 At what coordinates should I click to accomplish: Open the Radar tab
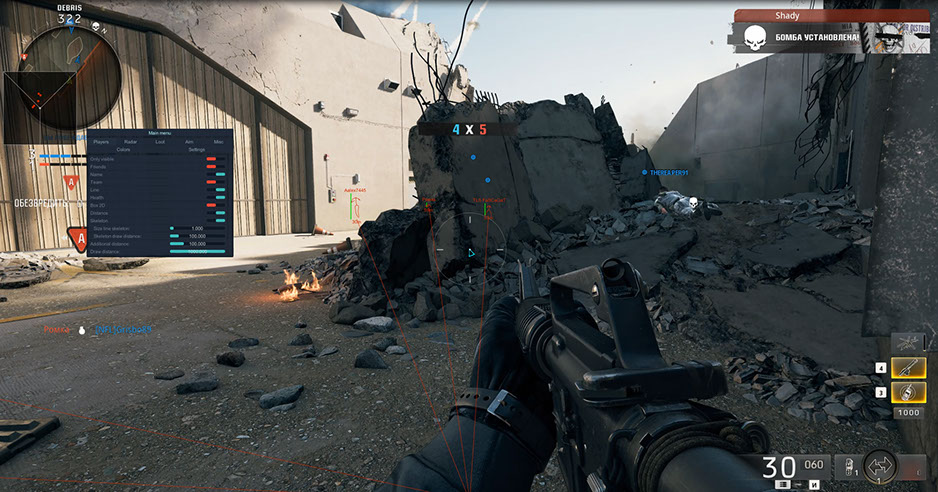tap(130, 142)
